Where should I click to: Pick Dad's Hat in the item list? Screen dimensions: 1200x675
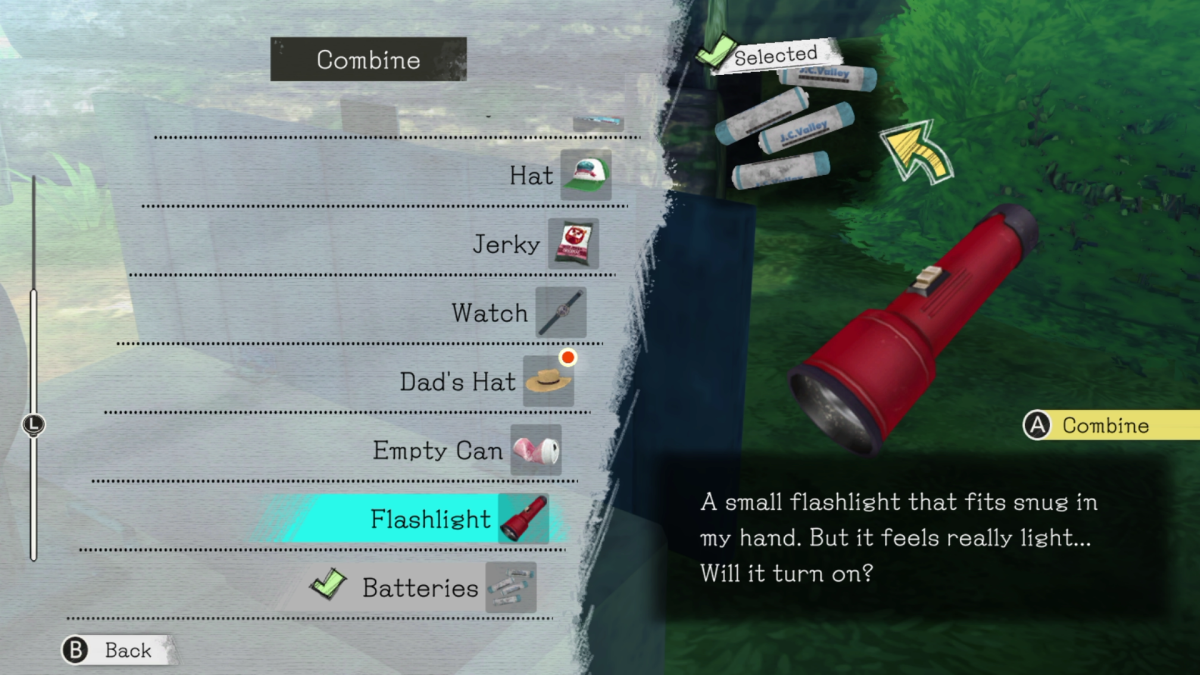coord(485,382)
